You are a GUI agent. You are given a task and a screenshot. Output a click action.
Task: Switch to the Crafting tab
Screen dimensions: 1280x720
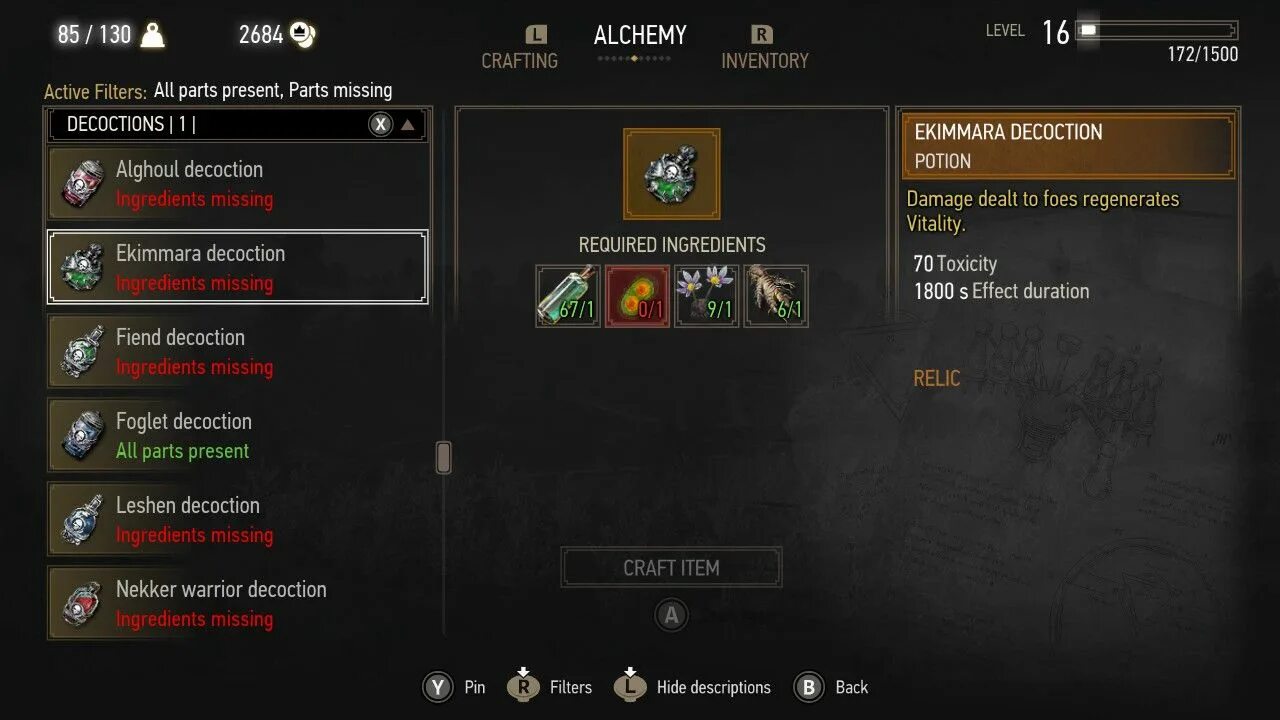tap(520, 60)
